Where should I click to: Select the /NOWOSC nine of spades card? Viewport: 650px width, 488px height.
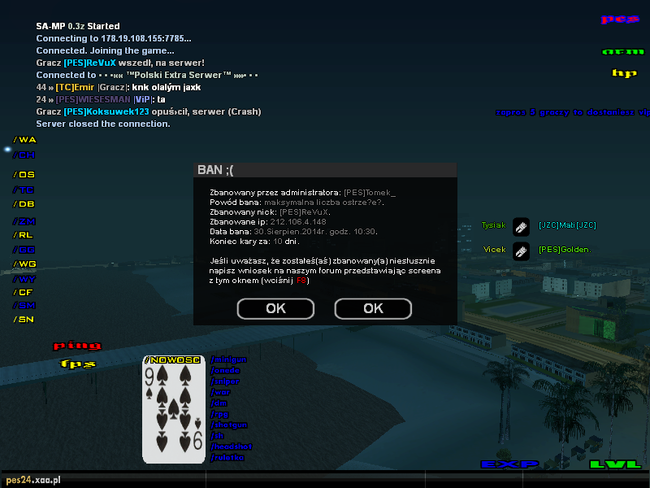point(174,408)
